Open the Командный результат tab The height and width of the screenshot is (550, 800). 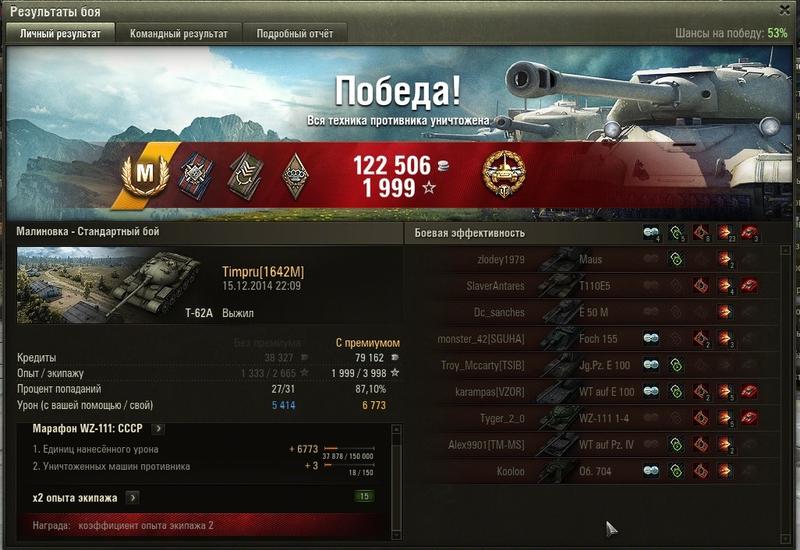click(179, 33)
